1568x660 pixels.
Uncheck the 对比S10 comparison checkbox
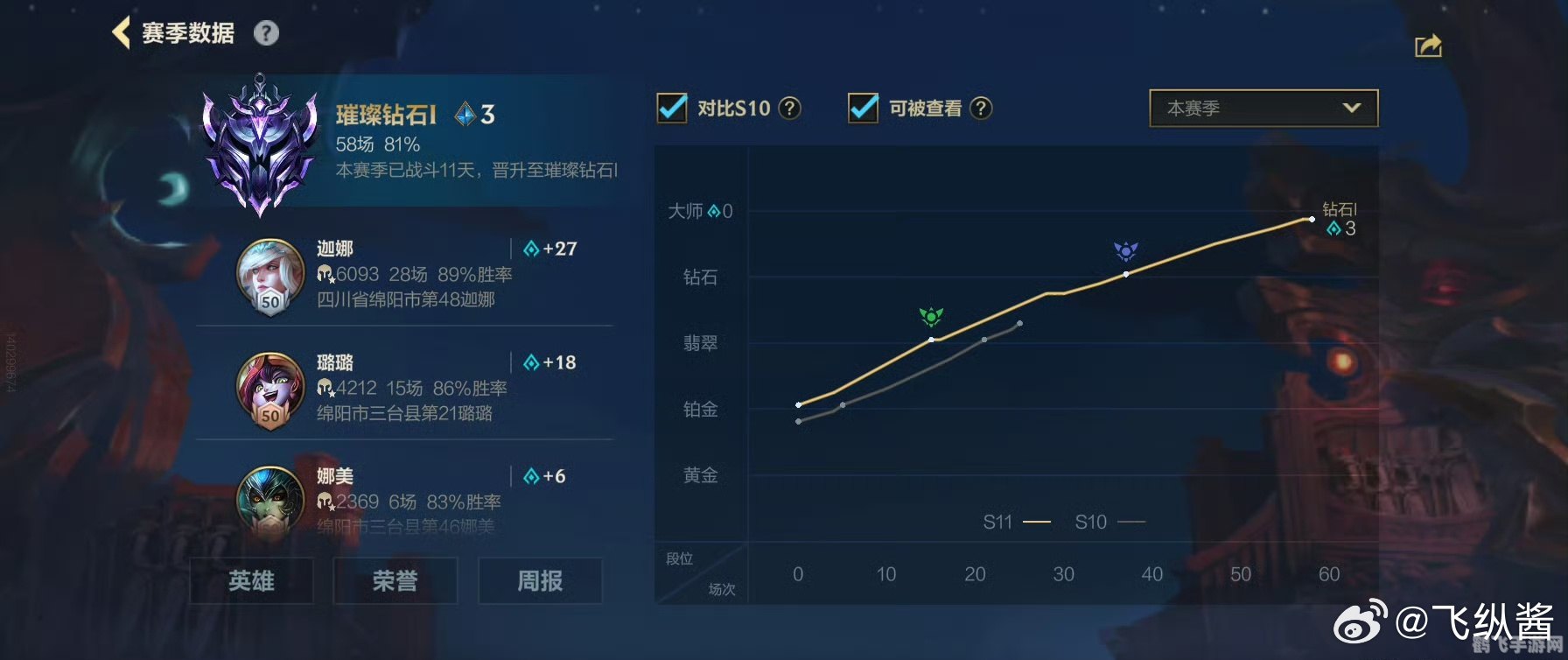670,108
